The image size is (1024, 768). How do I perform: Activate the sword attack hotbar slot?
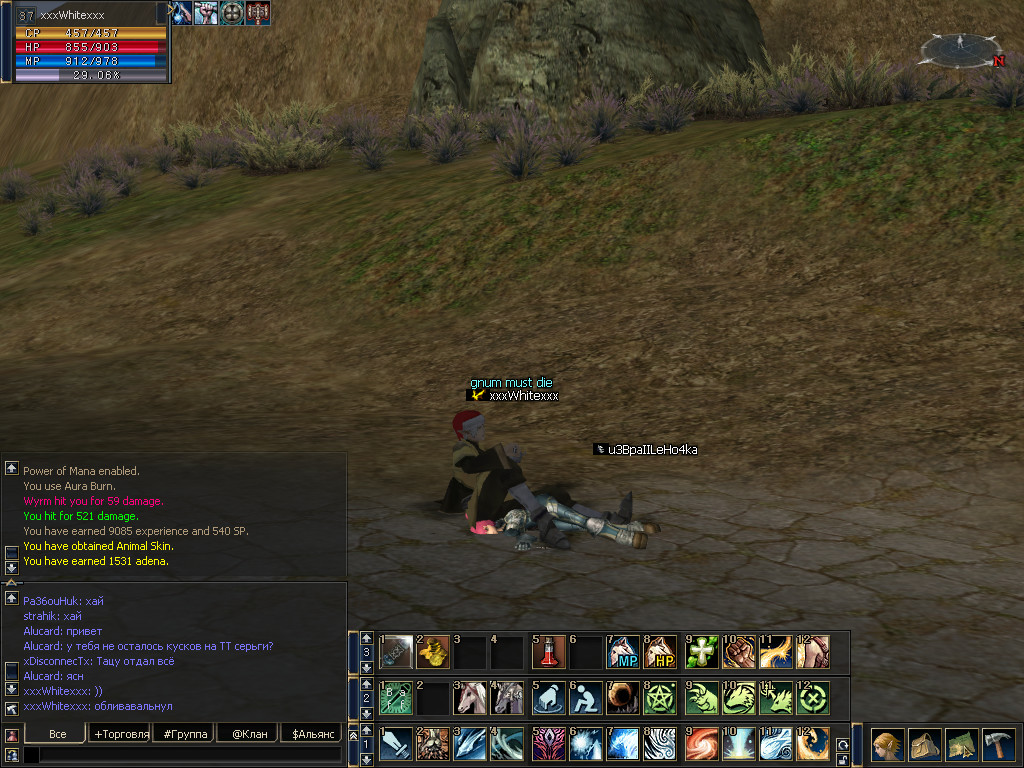coord(395,744)
